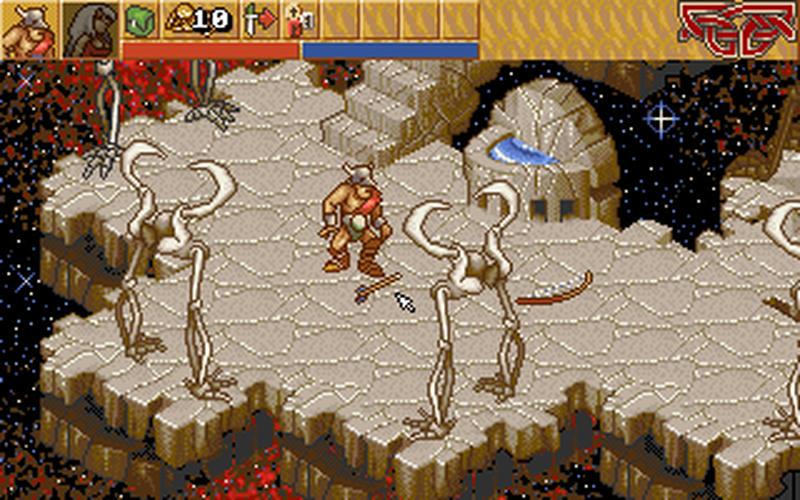Open the green pouch inventory slot
Screen dimensions: 800x500
point(139,19)
